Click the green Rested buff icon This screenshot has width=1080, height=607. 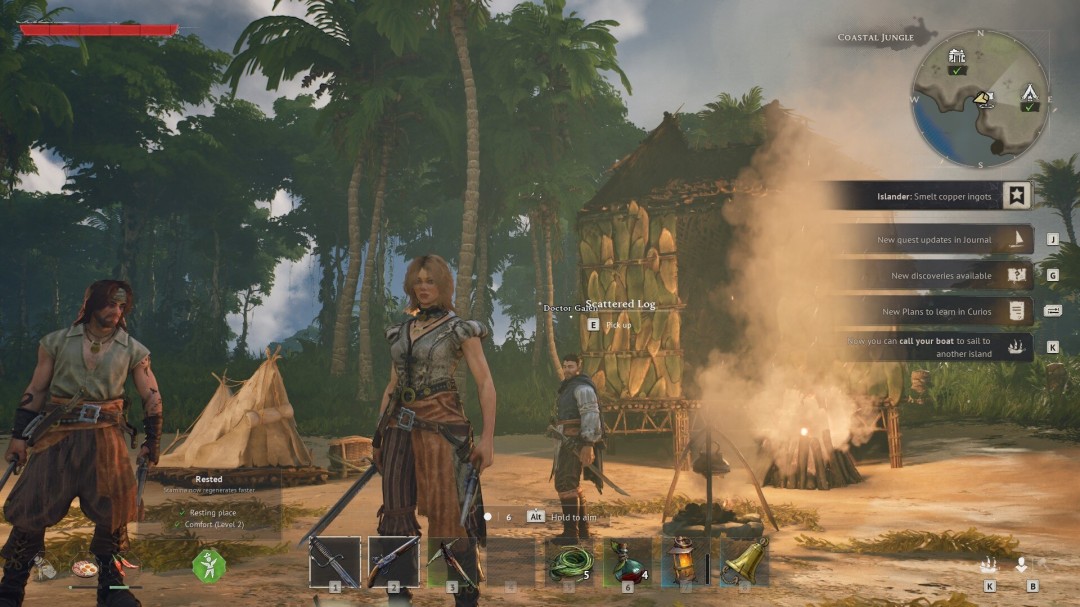coord(209,565)
